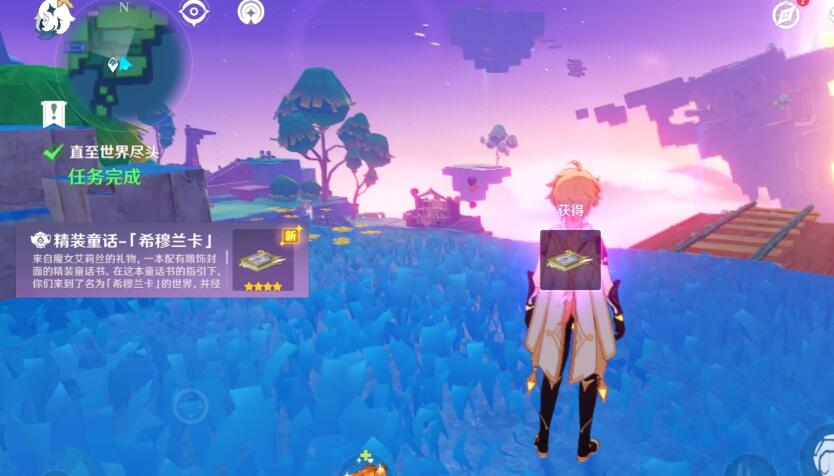The width and height of the screenshot is (834, 476).
Task: Open the 精装童话-「希穆兰卡」 item notification
Action: coord(124,261)
